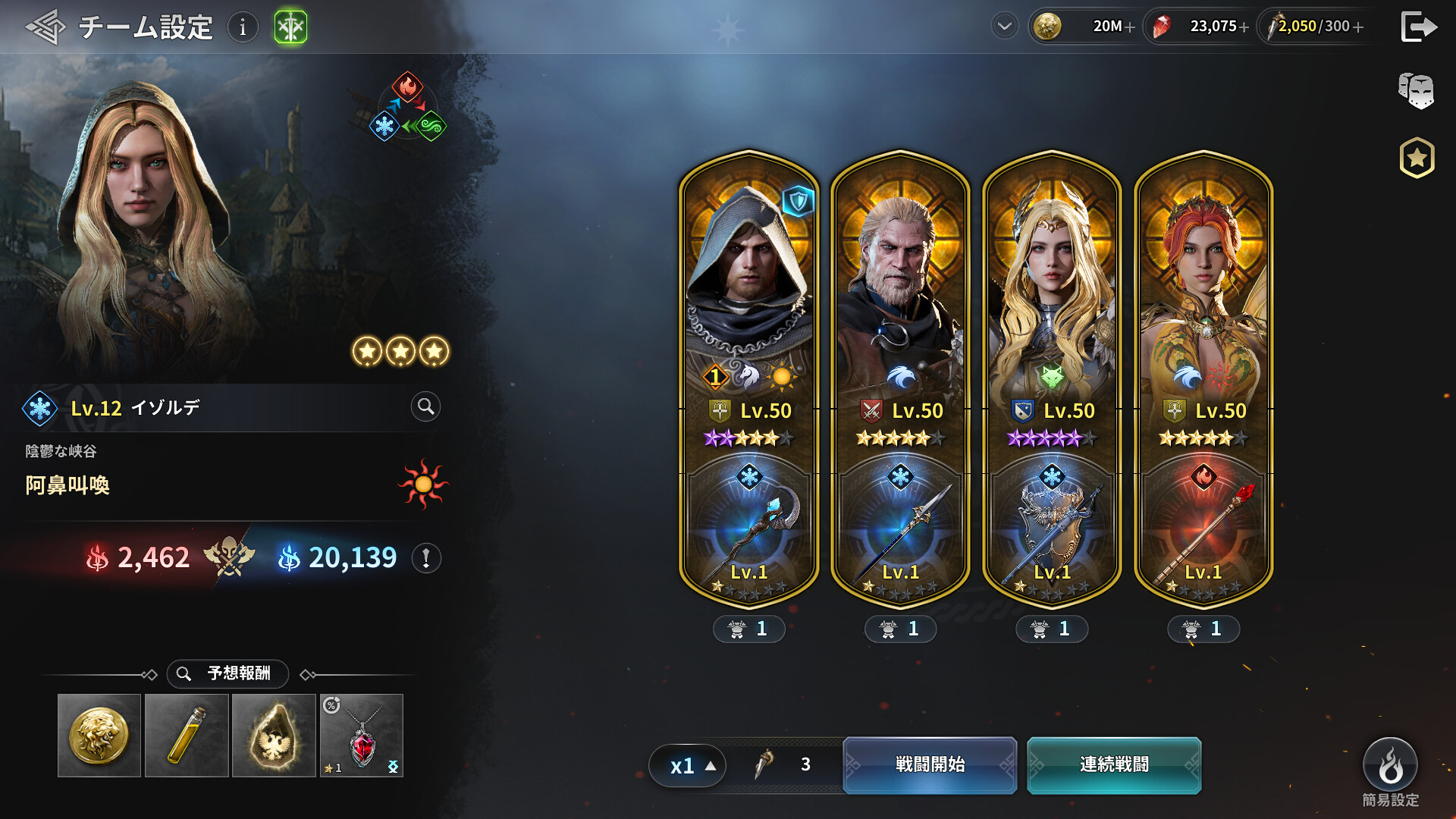Begin continuous battle with 連続戦闘
This screenshot has width=1456, height=819.
1114,764
